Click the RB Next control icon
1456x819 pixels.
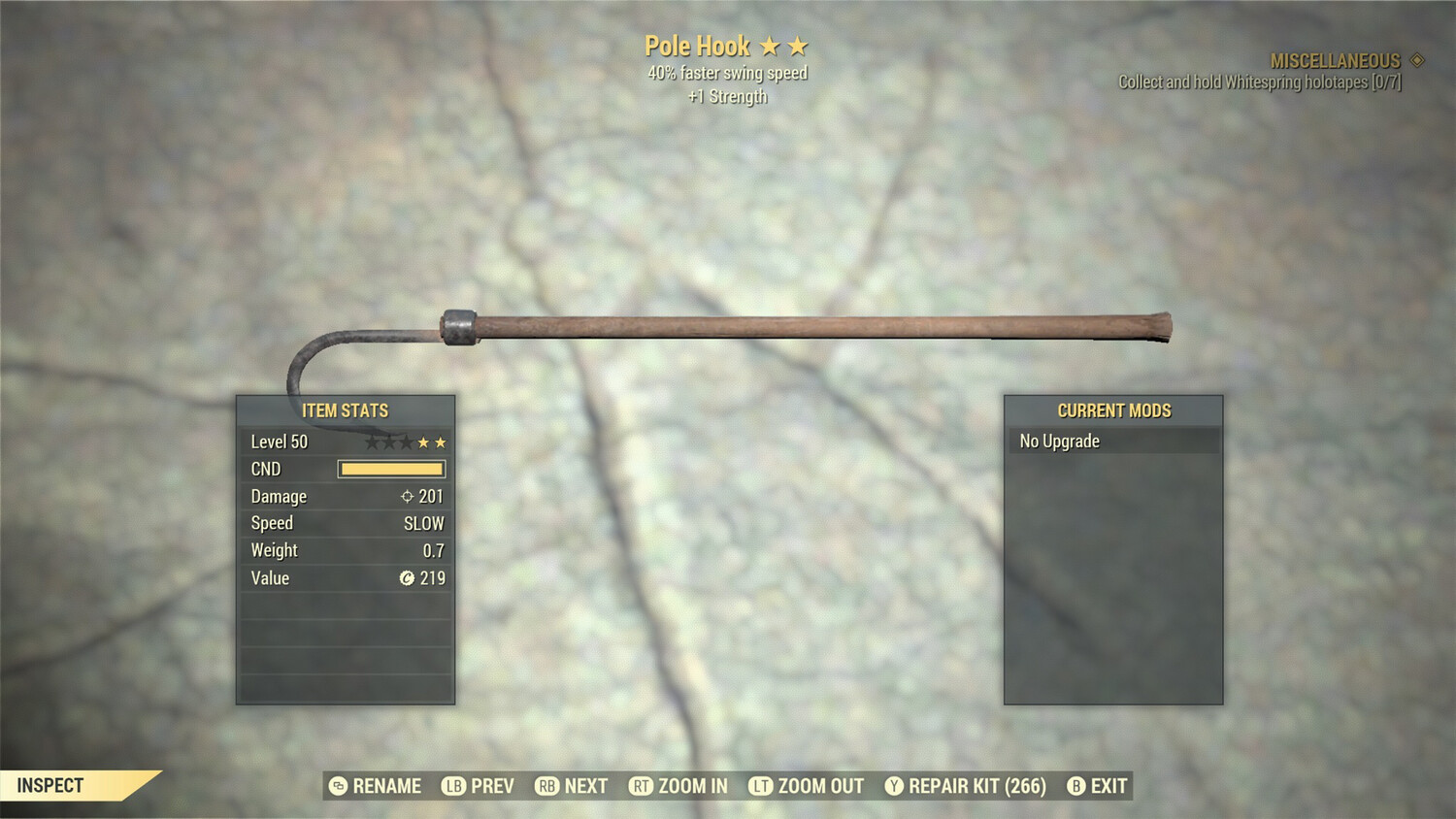(546, 786)
